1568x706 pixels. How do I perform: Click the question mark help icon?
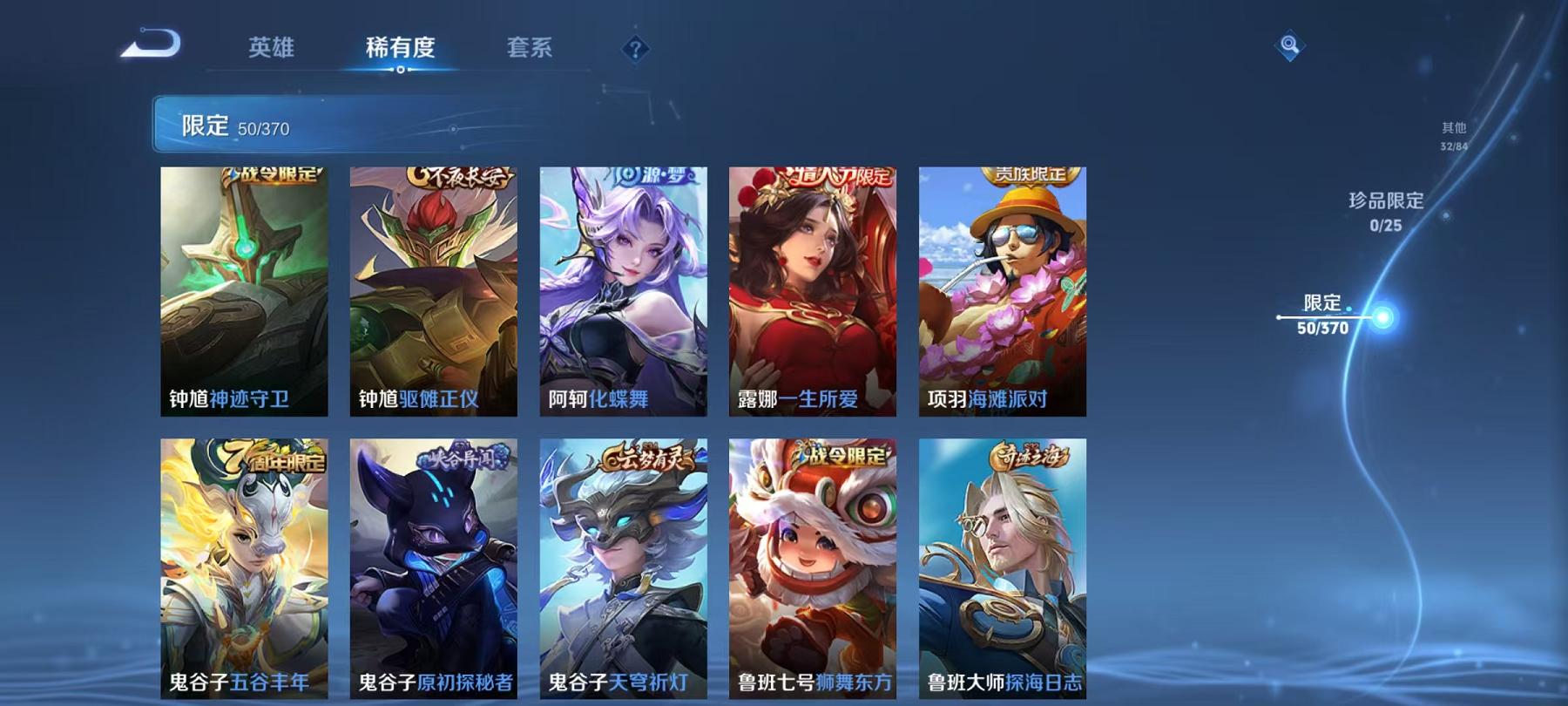639,50
